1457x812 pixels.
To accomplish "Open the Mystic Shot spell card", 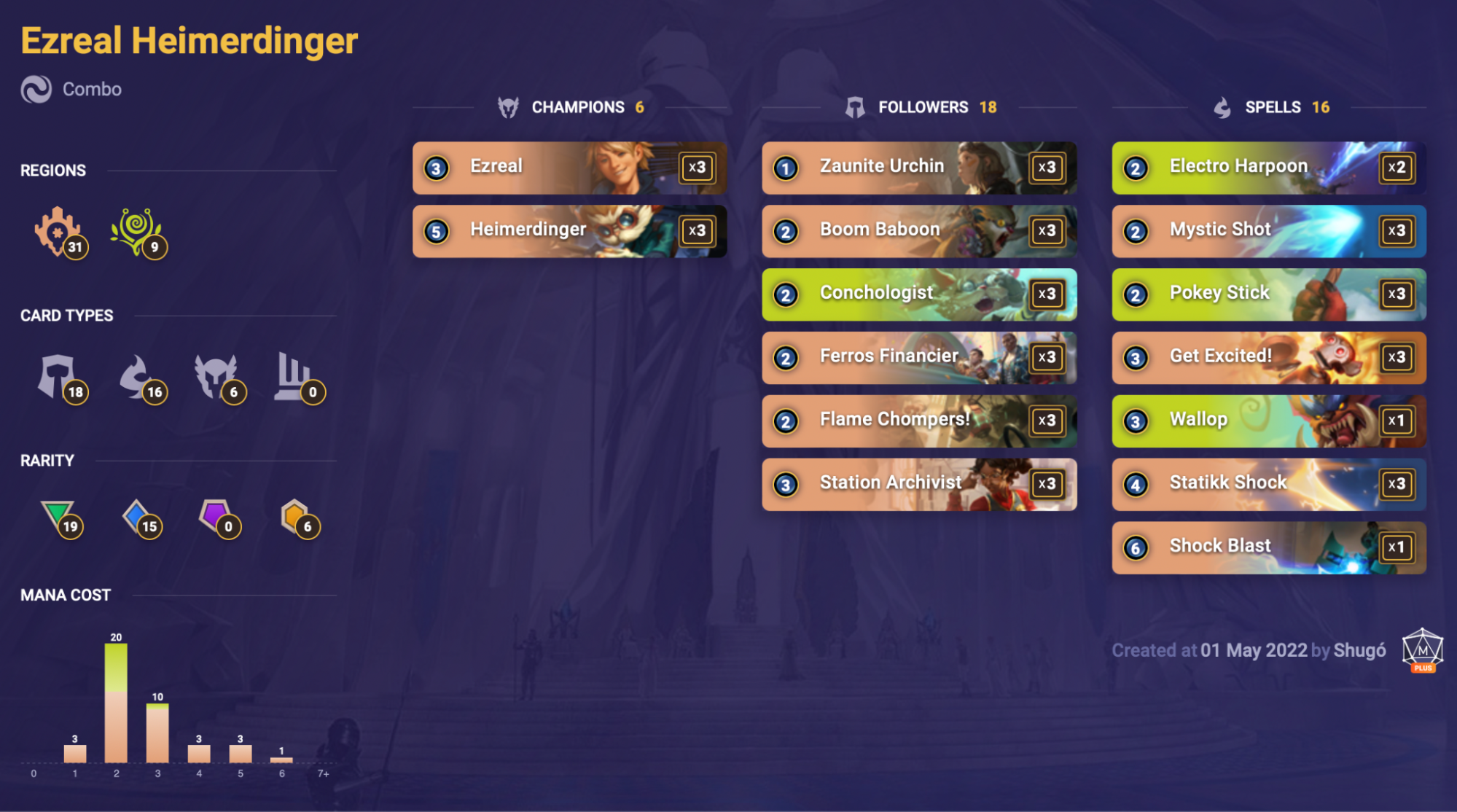I will [x=1267, y=231].
